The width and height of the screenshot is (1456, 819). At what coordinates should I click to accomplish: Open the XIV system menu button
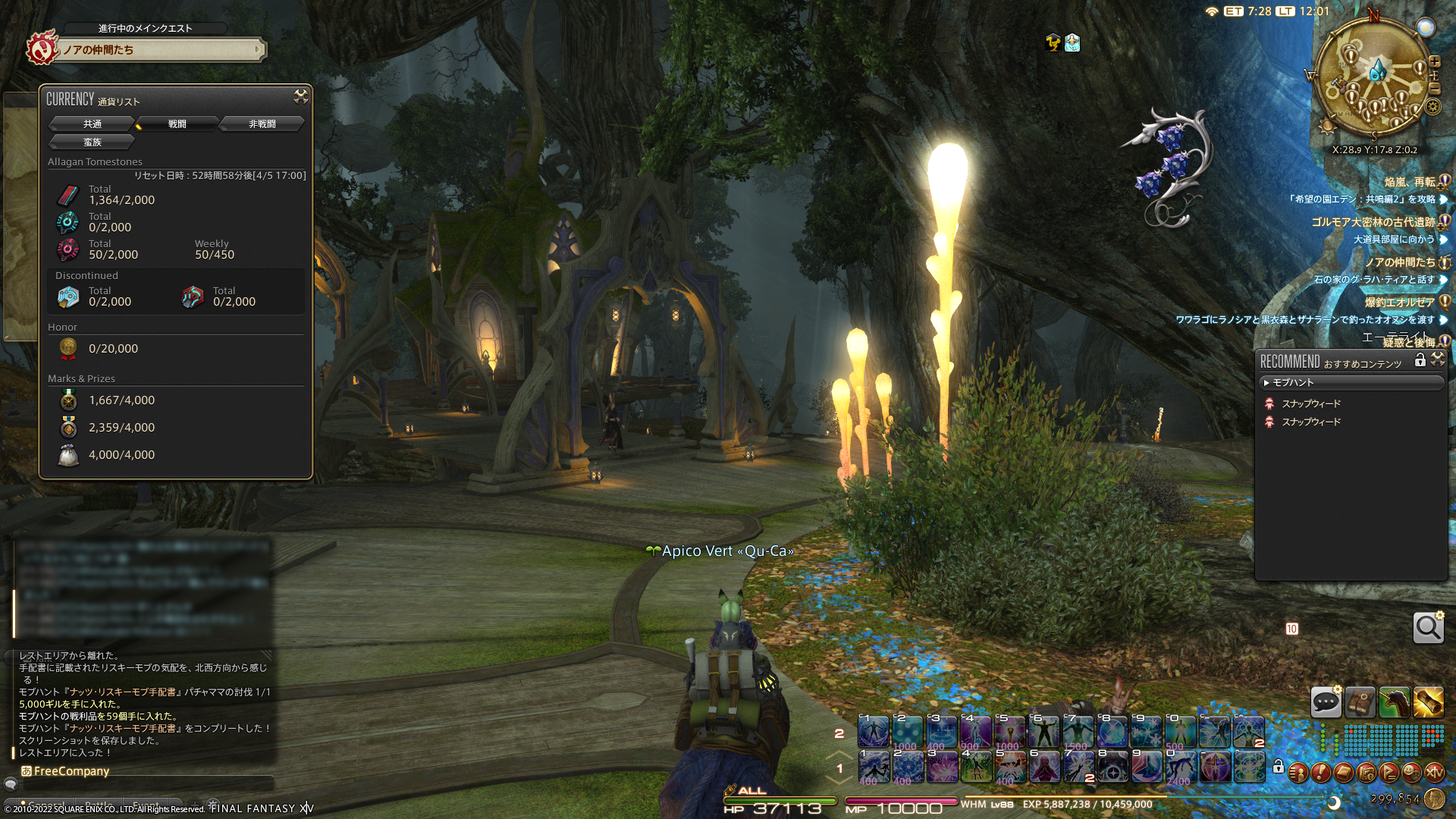tap(1434, 773)
